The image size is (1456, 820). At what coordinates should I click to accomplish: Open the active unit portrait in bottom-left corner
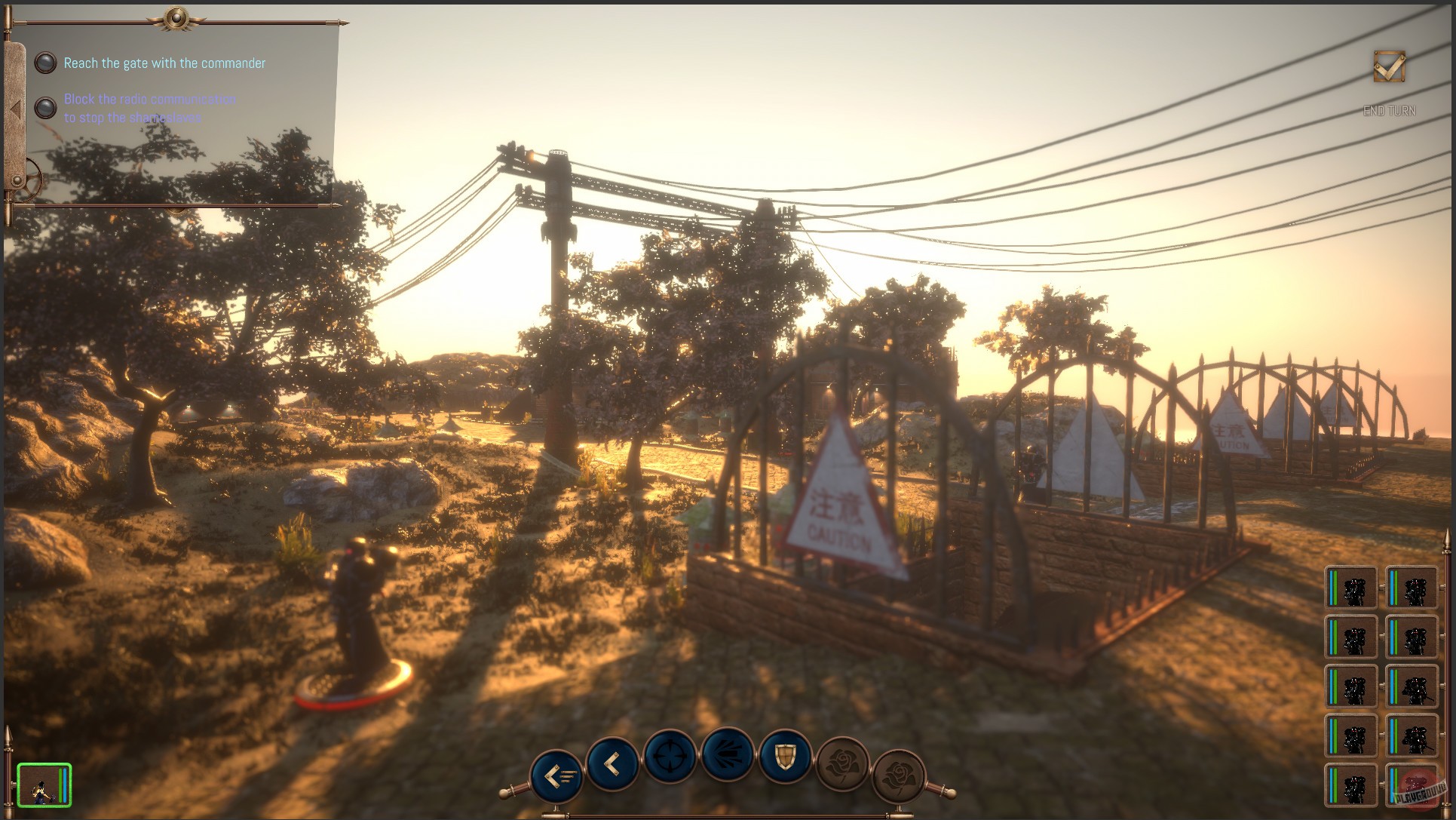43,785
